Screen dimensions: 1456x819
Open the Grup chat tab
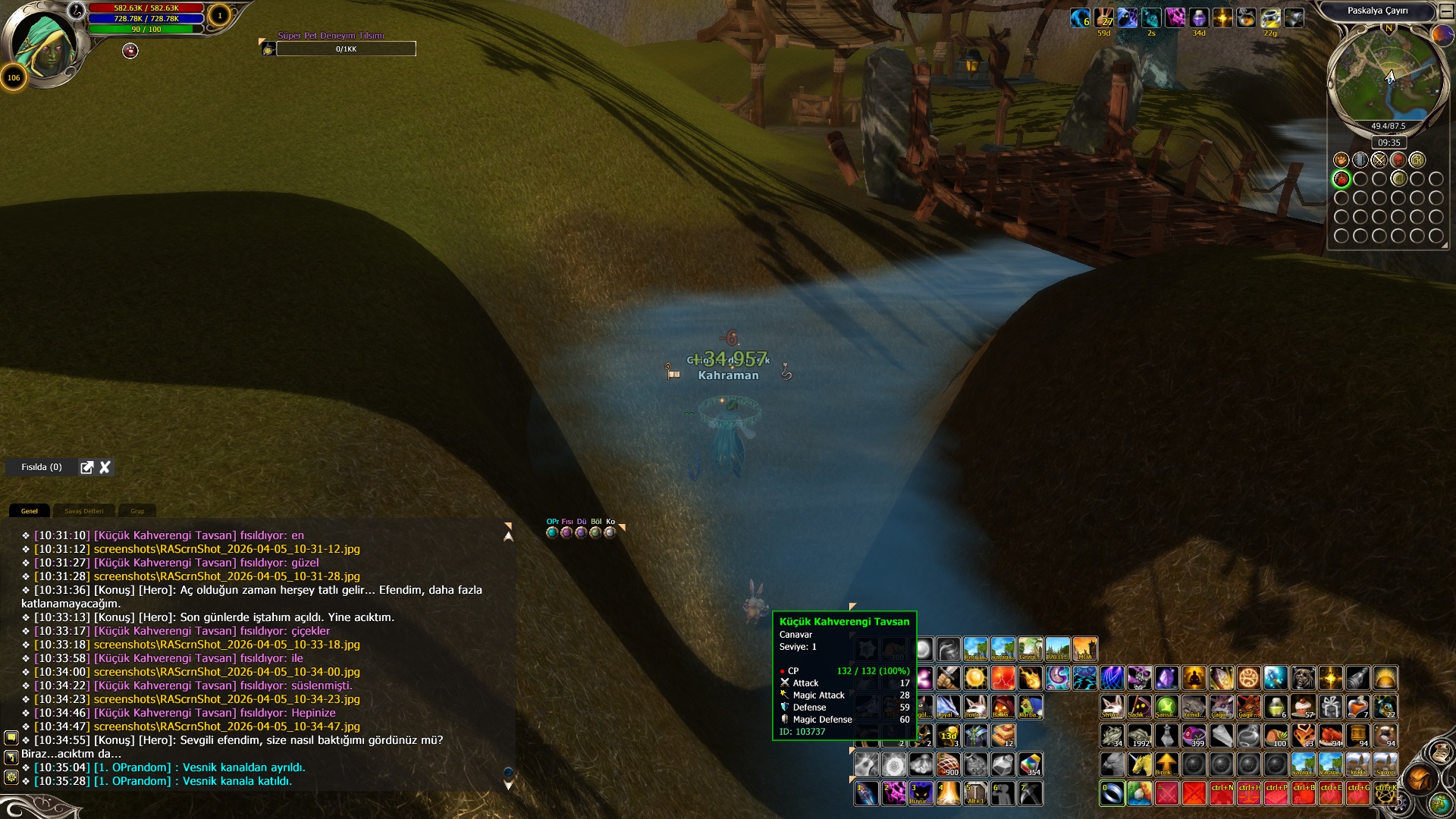(137, 511)
